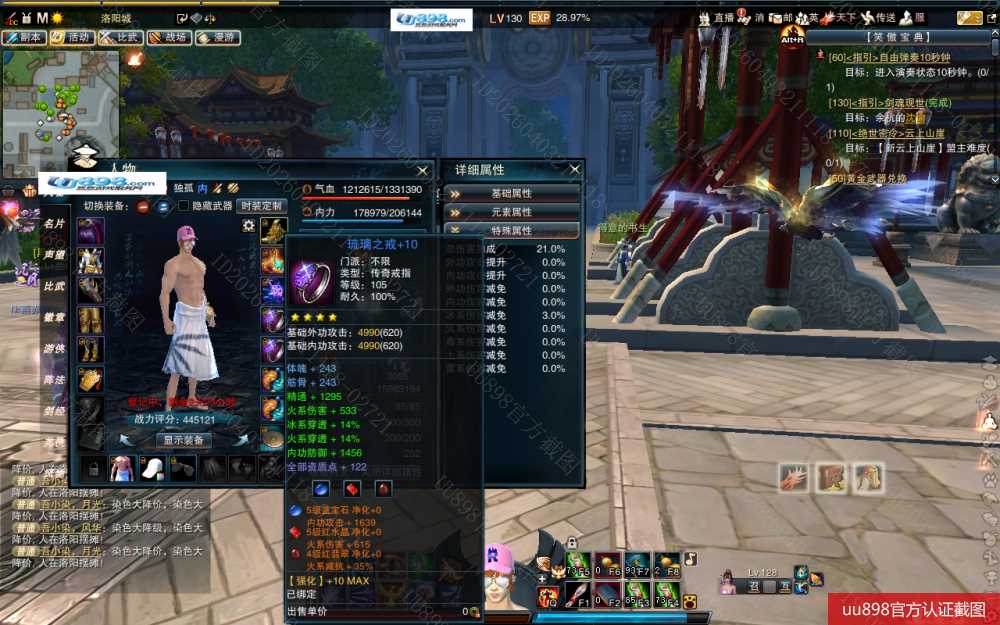Close the 人物 character window
Screen dimensions: 1000x625
423,171
